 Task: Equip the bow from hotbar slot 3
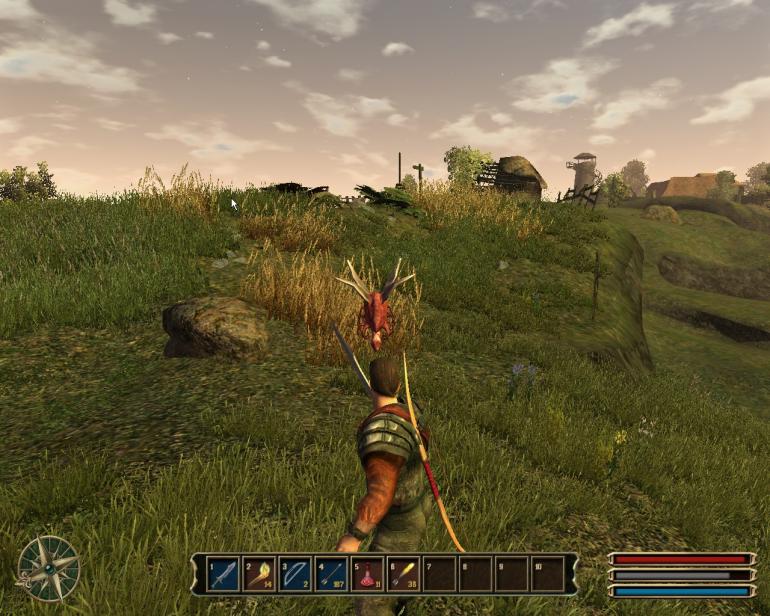[295, 574]
